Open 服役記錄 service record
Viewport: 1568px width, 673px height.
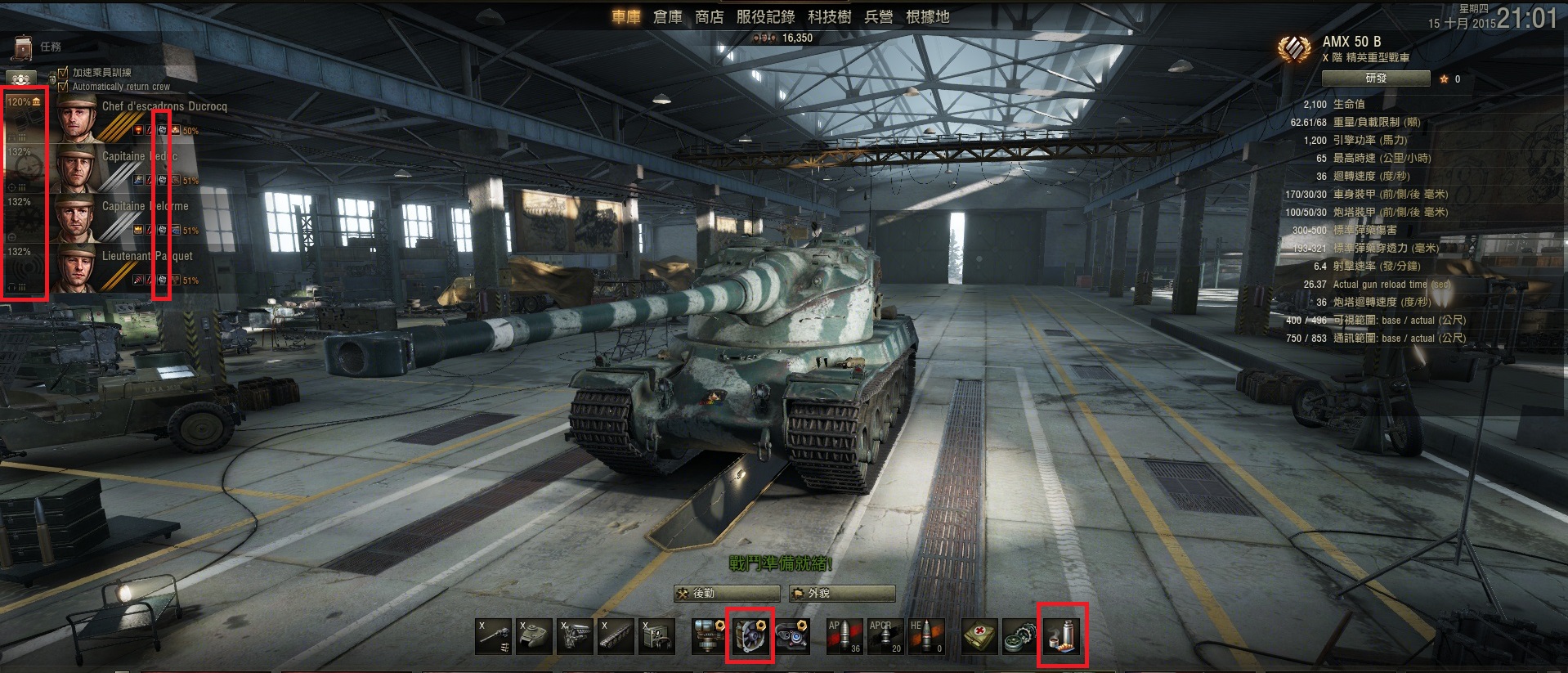pyautogui.click(x=765, y=17)
